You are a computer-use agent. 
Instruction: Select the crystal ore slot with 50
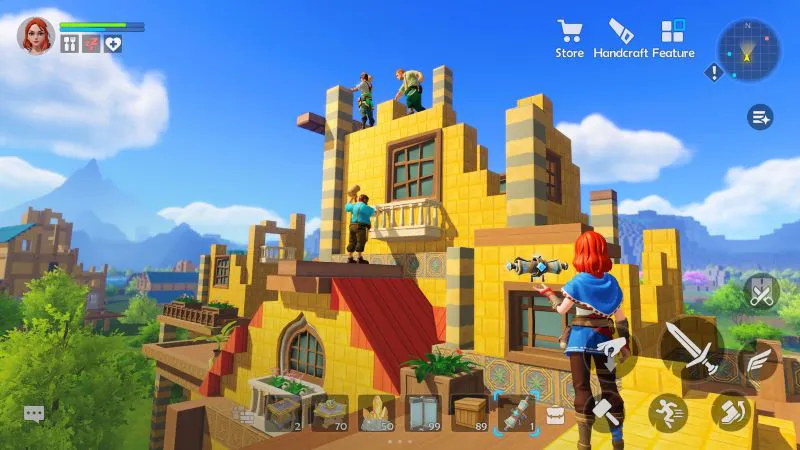pyautogui.click(x=376, y=412)
